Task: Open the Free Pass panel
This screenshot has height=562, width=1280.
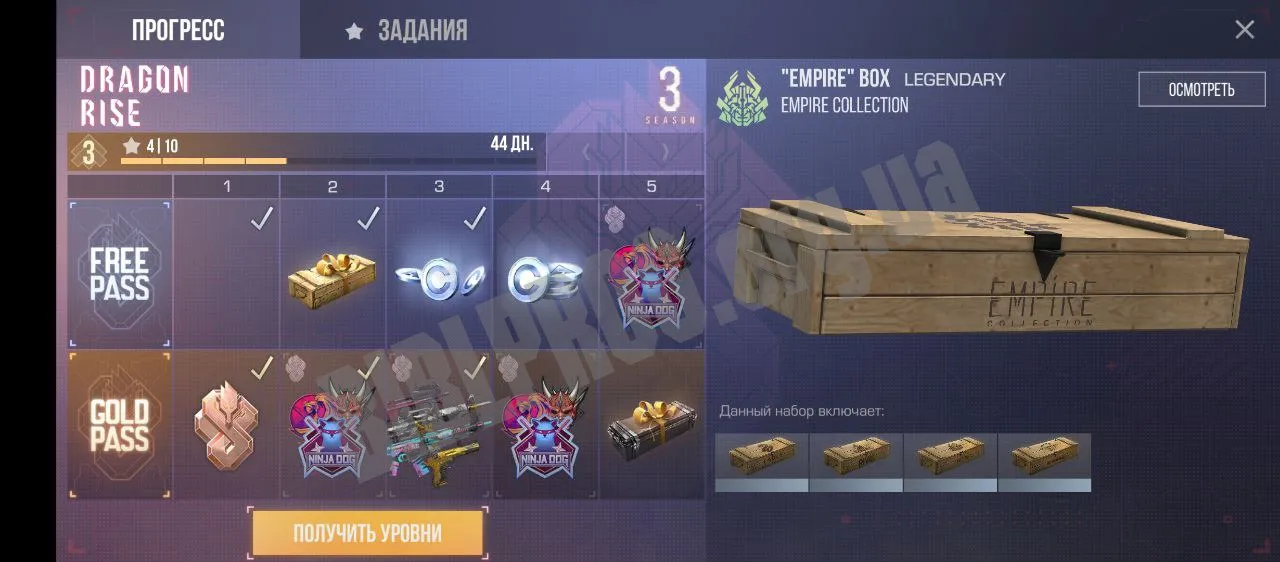Action: 119,274
